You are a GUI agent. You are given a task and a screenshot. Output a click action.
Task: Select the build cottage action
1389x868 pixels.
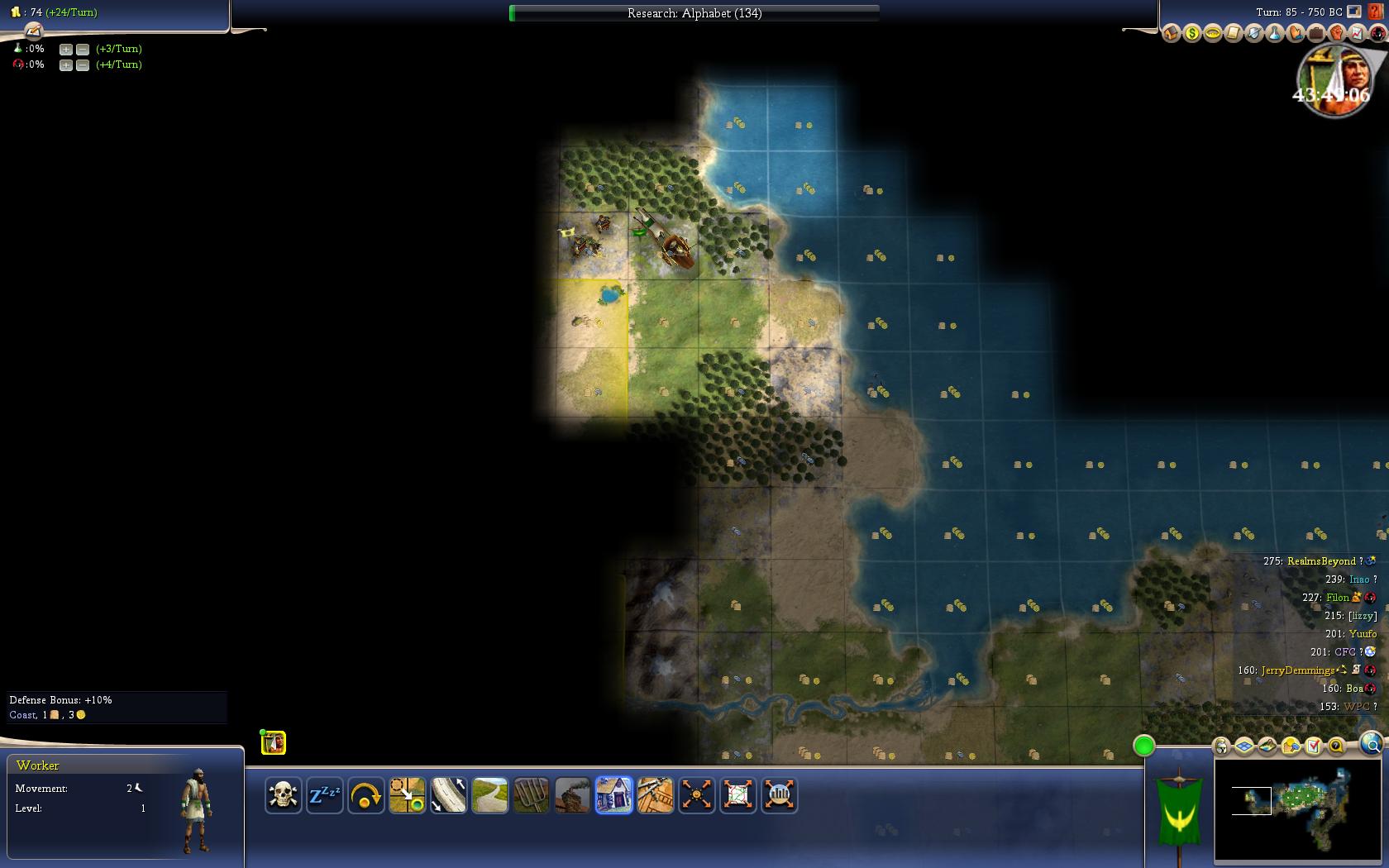coord(613,795)
